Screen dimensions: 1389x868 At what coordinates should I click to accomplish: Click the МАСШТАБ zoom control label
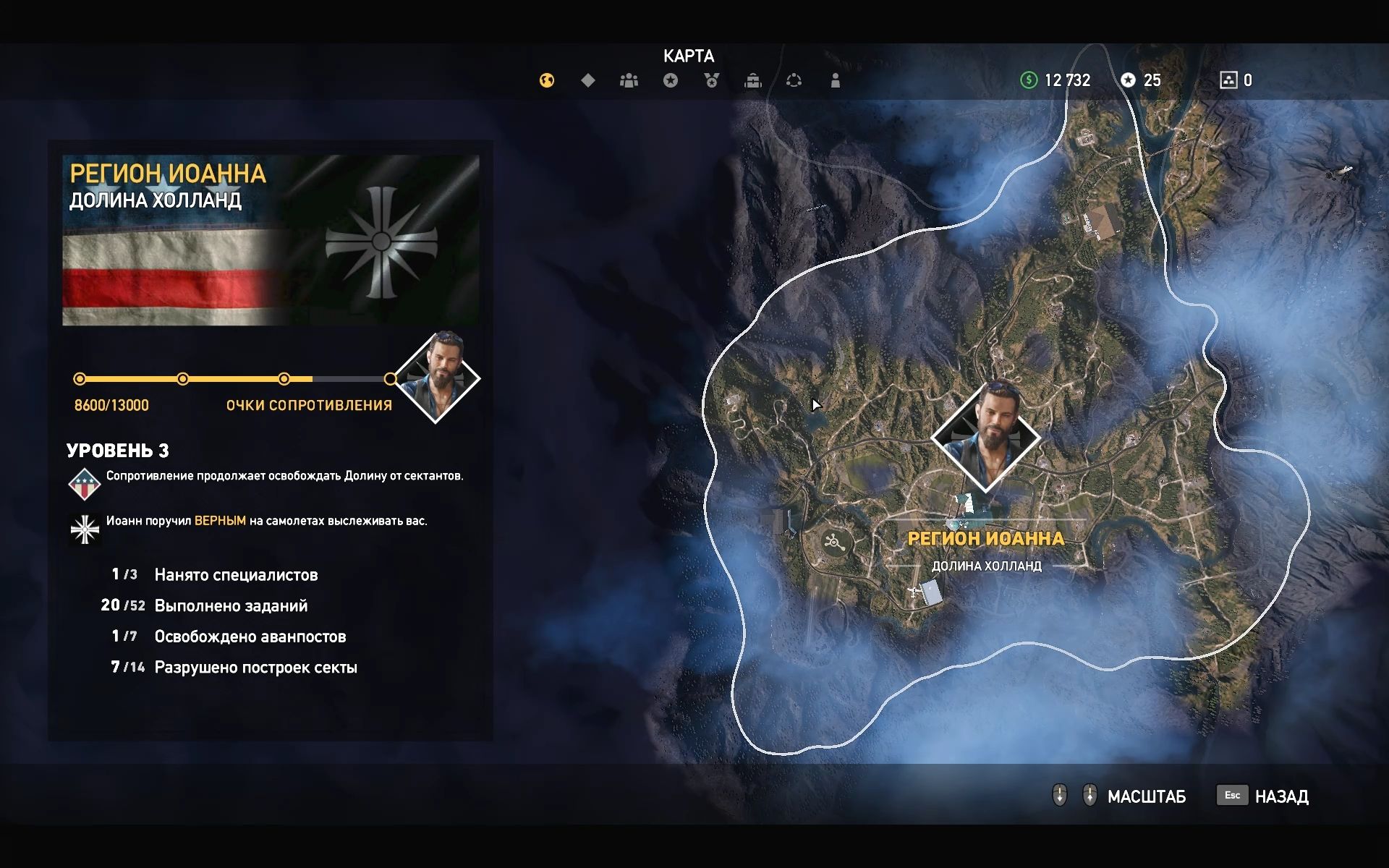[x=1146, y=796]
